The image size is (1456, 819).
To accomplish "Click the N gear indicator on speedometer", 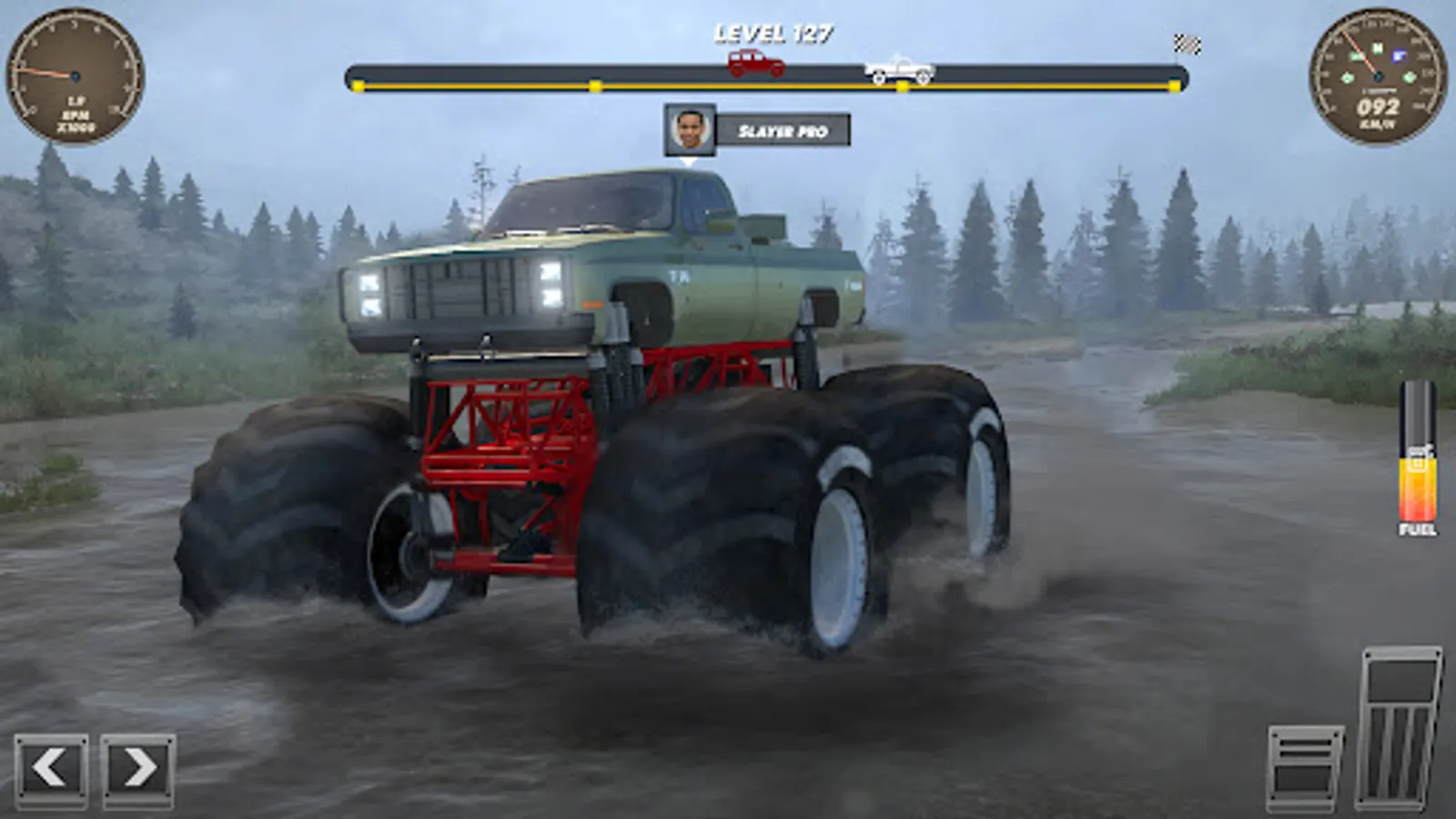I will point(1377,48).
